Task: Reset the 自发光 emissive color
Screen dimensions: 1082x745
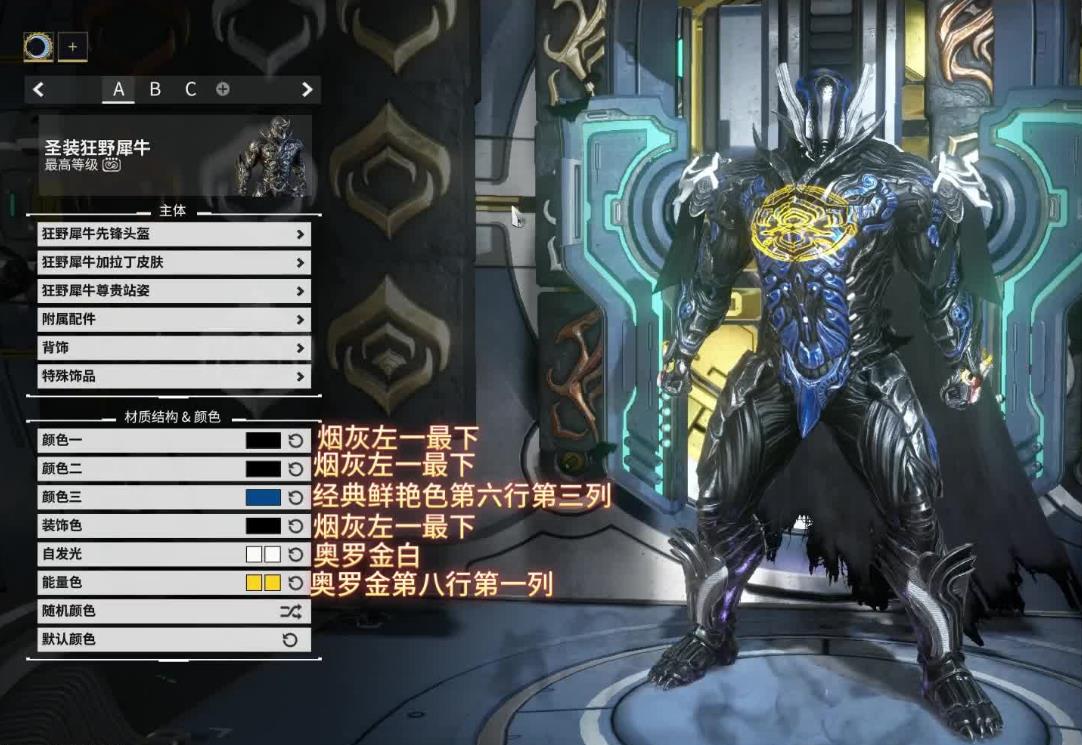Action: click(296, 554)
